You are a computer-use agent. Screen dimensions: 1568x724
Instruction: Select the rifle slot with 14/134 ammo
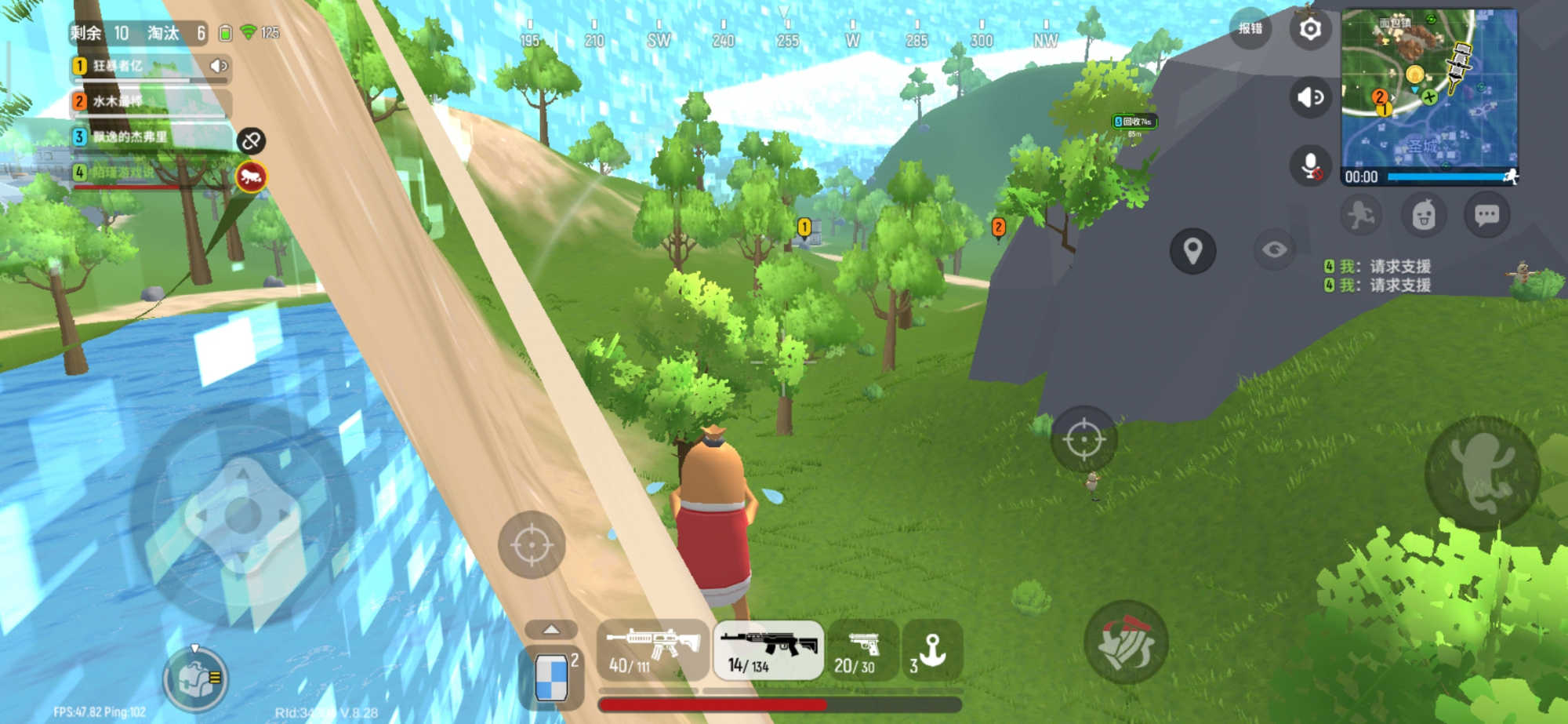pyautogui.click(x=768, y=650)
